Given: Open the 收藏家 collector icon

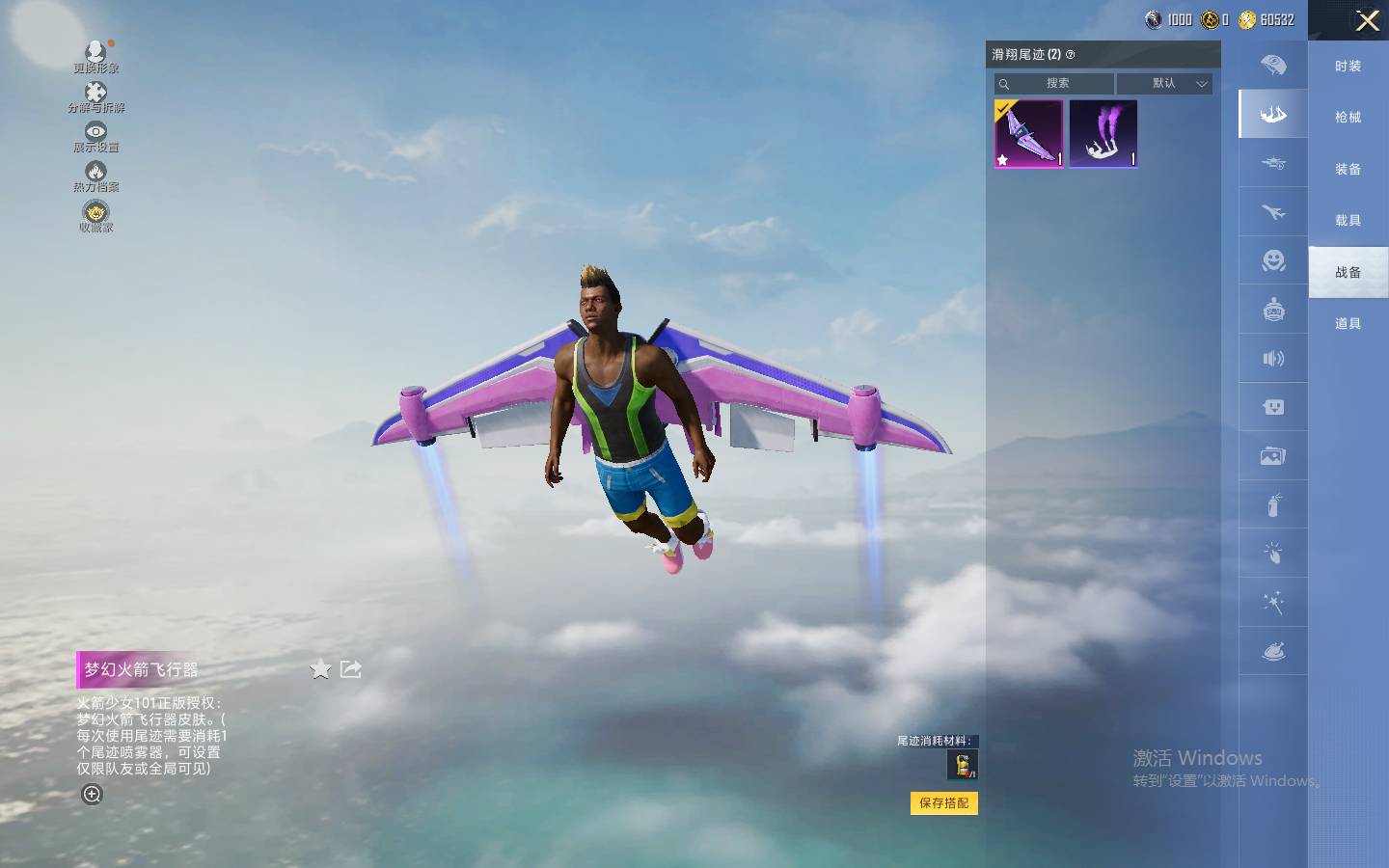Looking at the screenshot, I should point(95,216).
